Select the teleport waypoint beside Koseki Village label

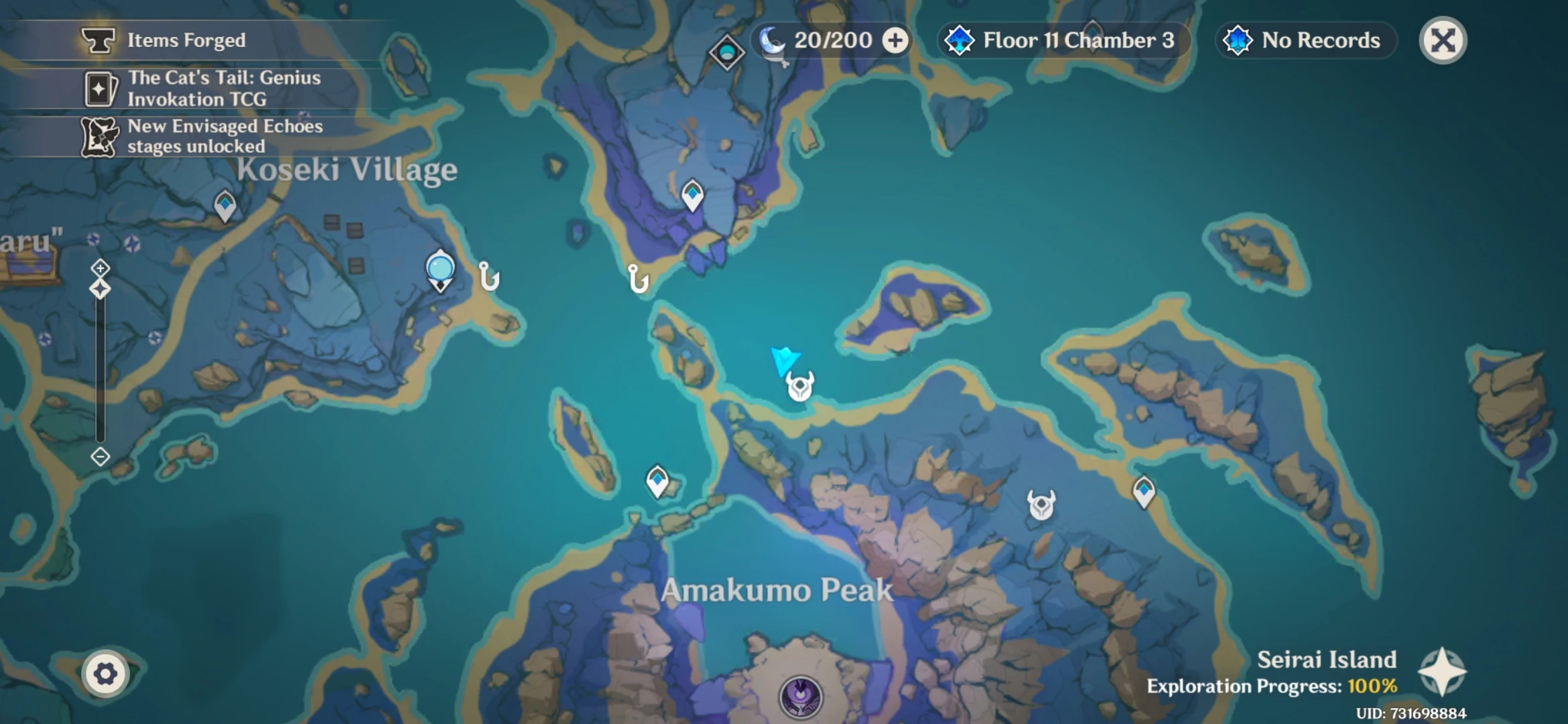coord(225,204)
